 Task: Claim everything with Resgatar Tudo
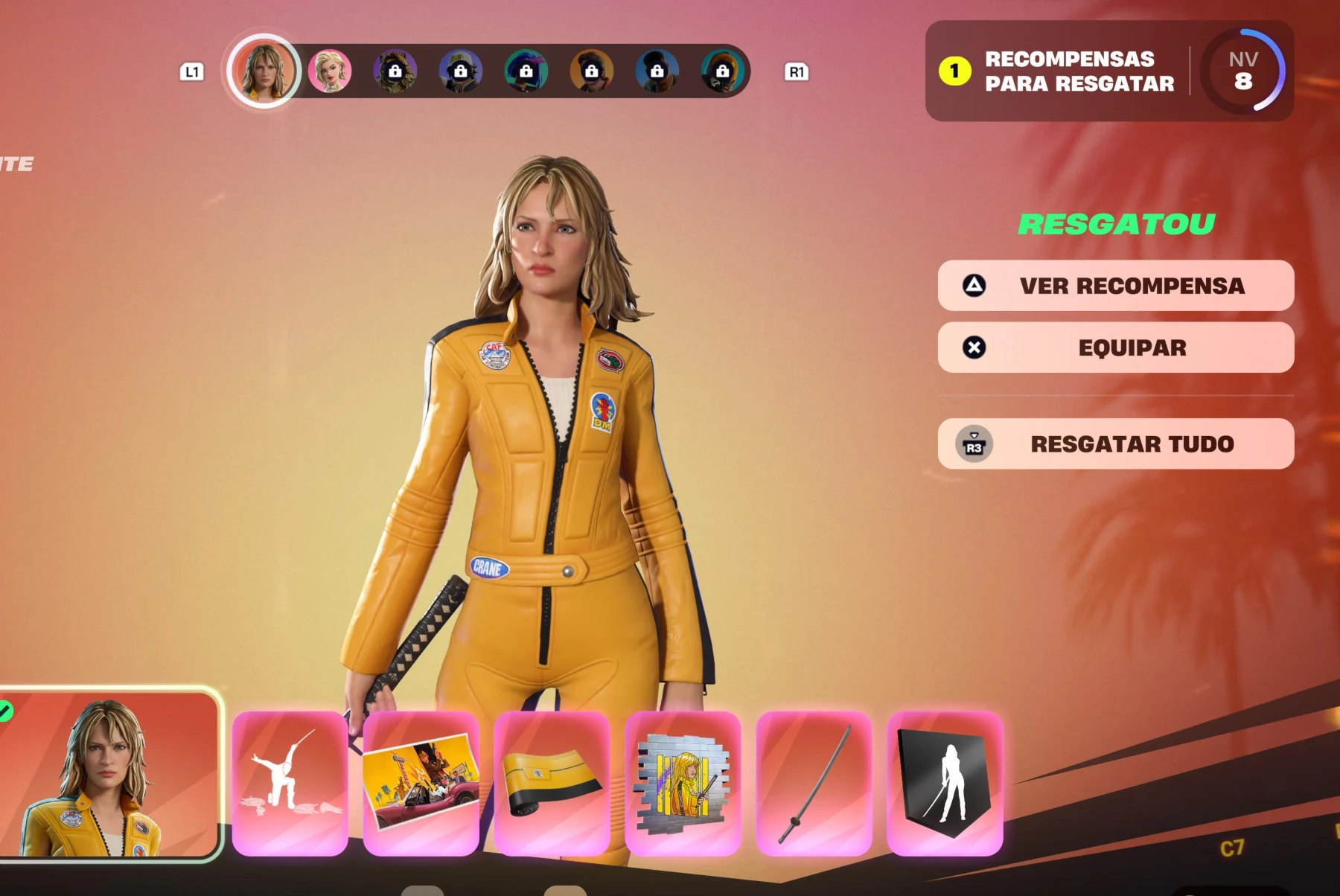[1115, 444]
